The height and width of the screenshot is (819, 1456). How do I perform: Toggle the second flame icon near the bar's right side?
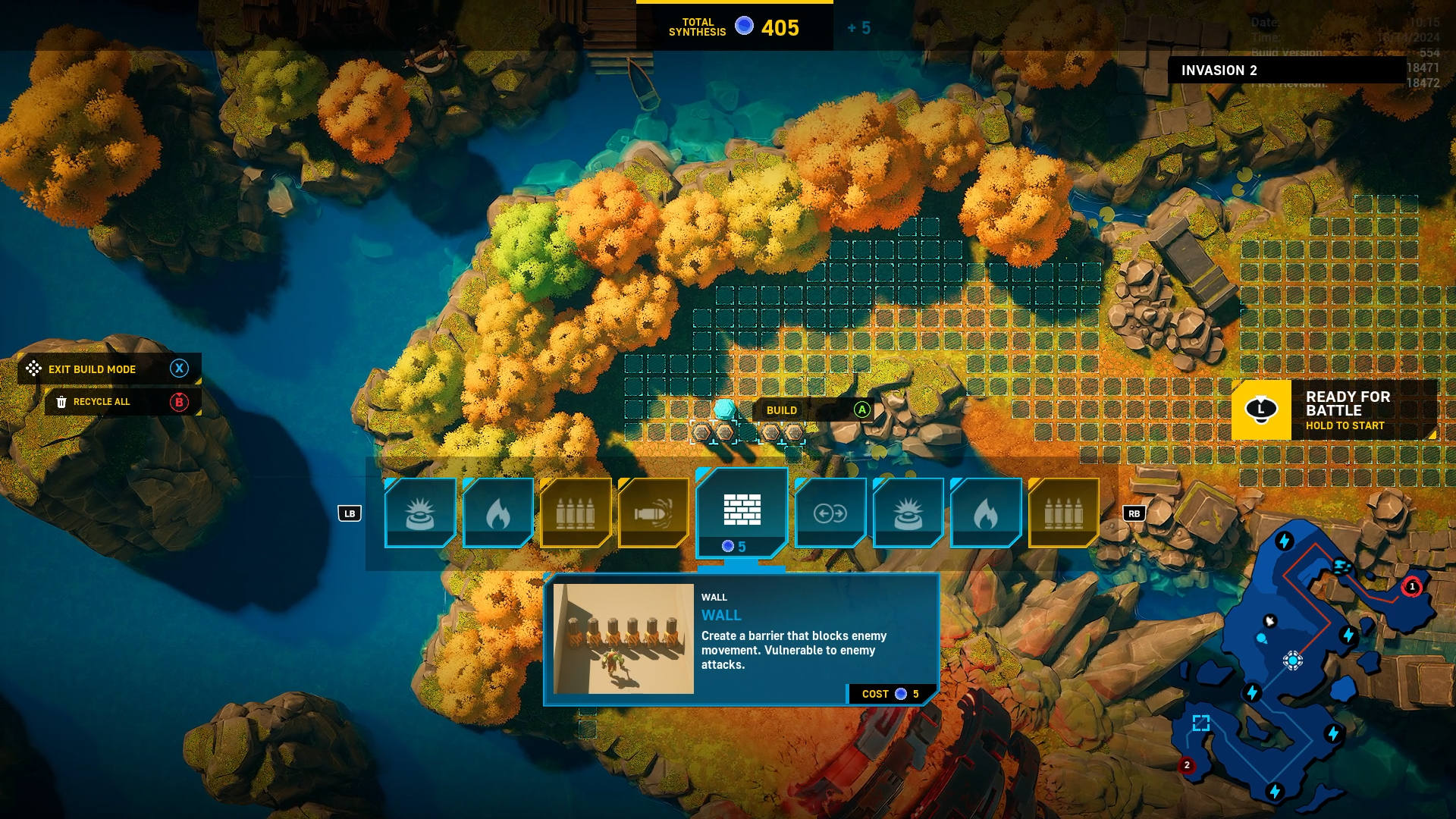(986, 513)
